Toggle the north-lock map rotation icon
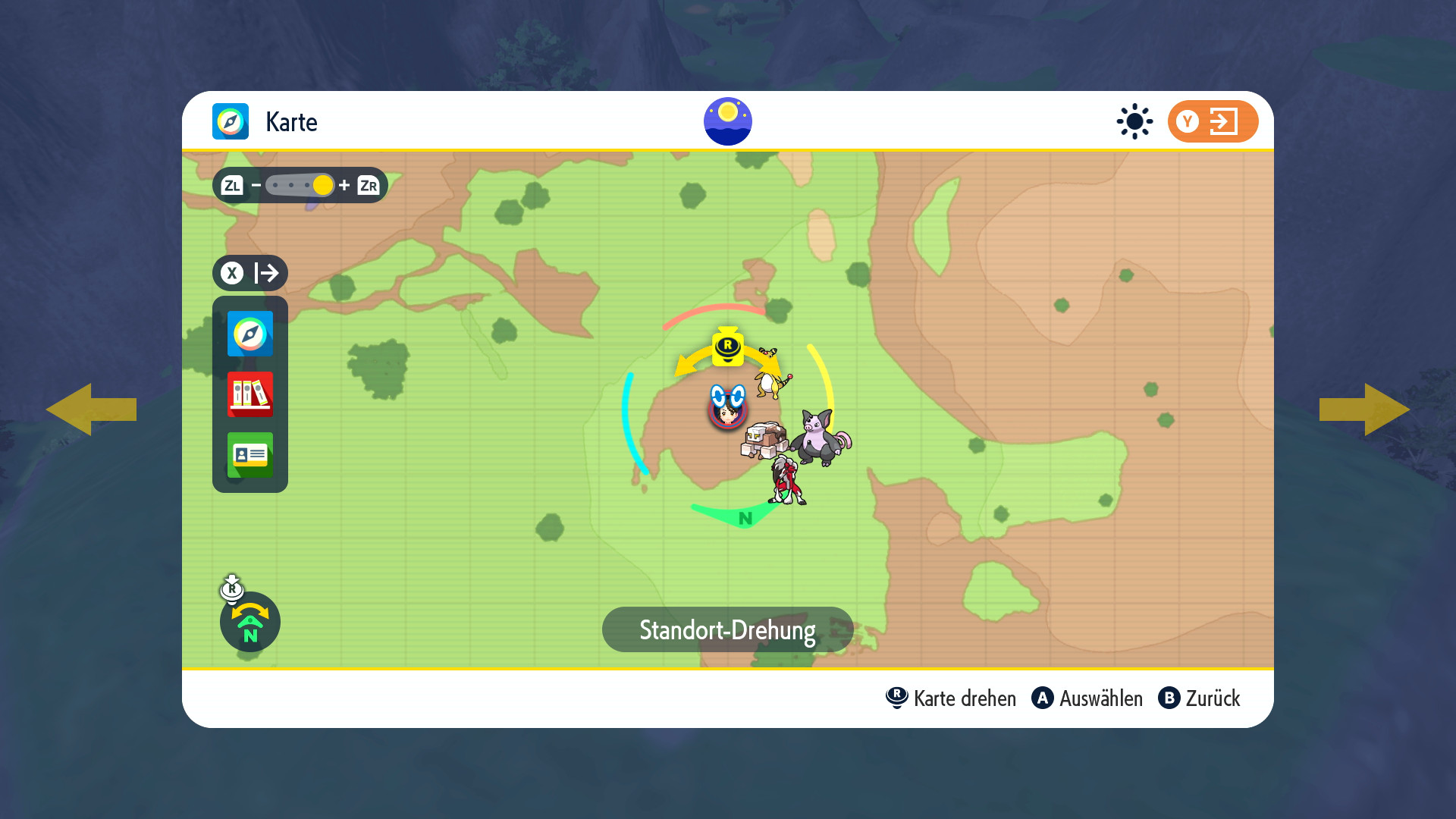Viewport: 1456px width, 819px height. (x=250, y=622)
